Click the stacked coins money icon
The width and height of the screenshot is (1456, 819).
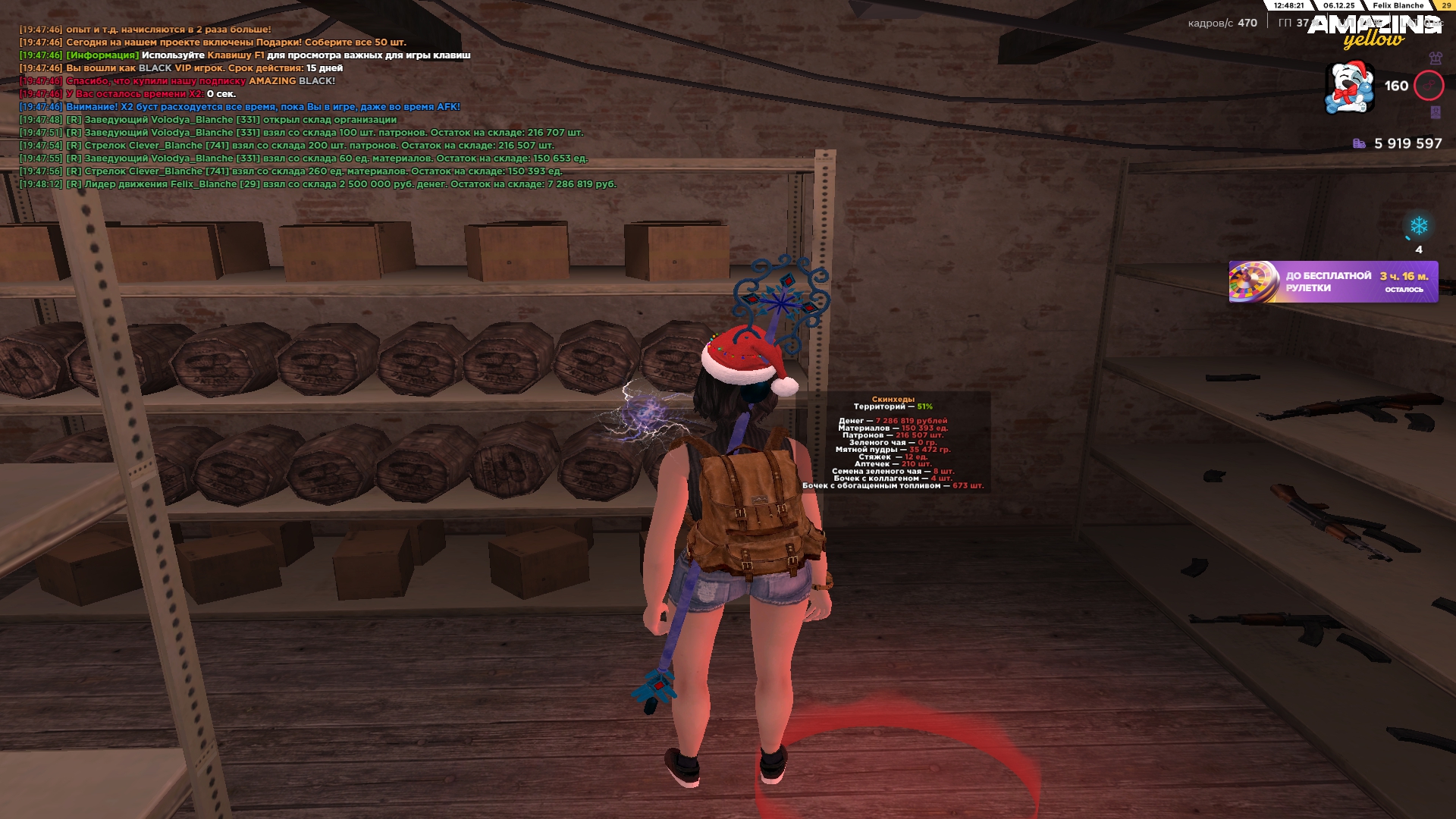tap(1359, 143)
